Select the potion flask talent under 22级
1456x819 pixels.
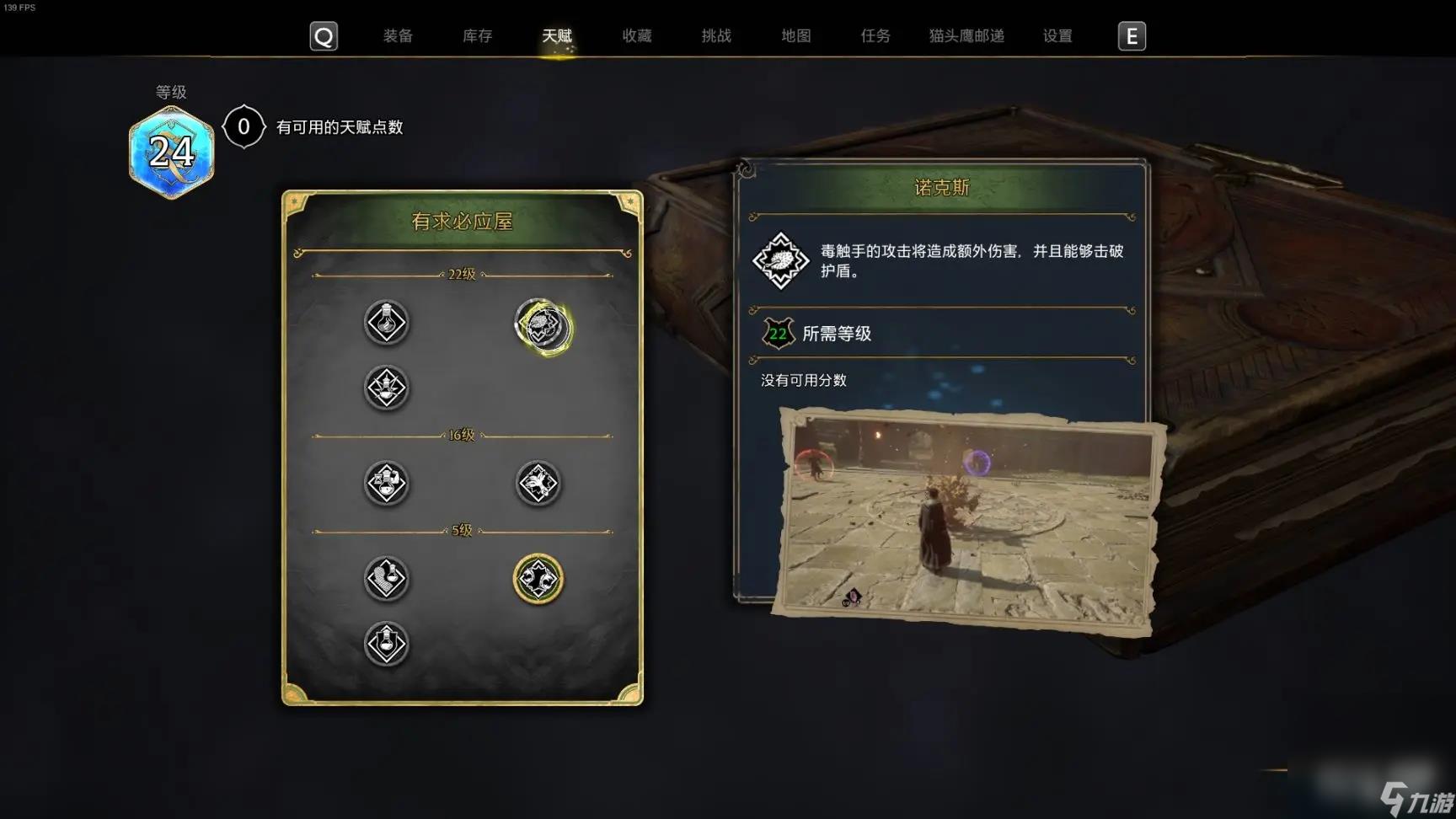tap(387, 323)
